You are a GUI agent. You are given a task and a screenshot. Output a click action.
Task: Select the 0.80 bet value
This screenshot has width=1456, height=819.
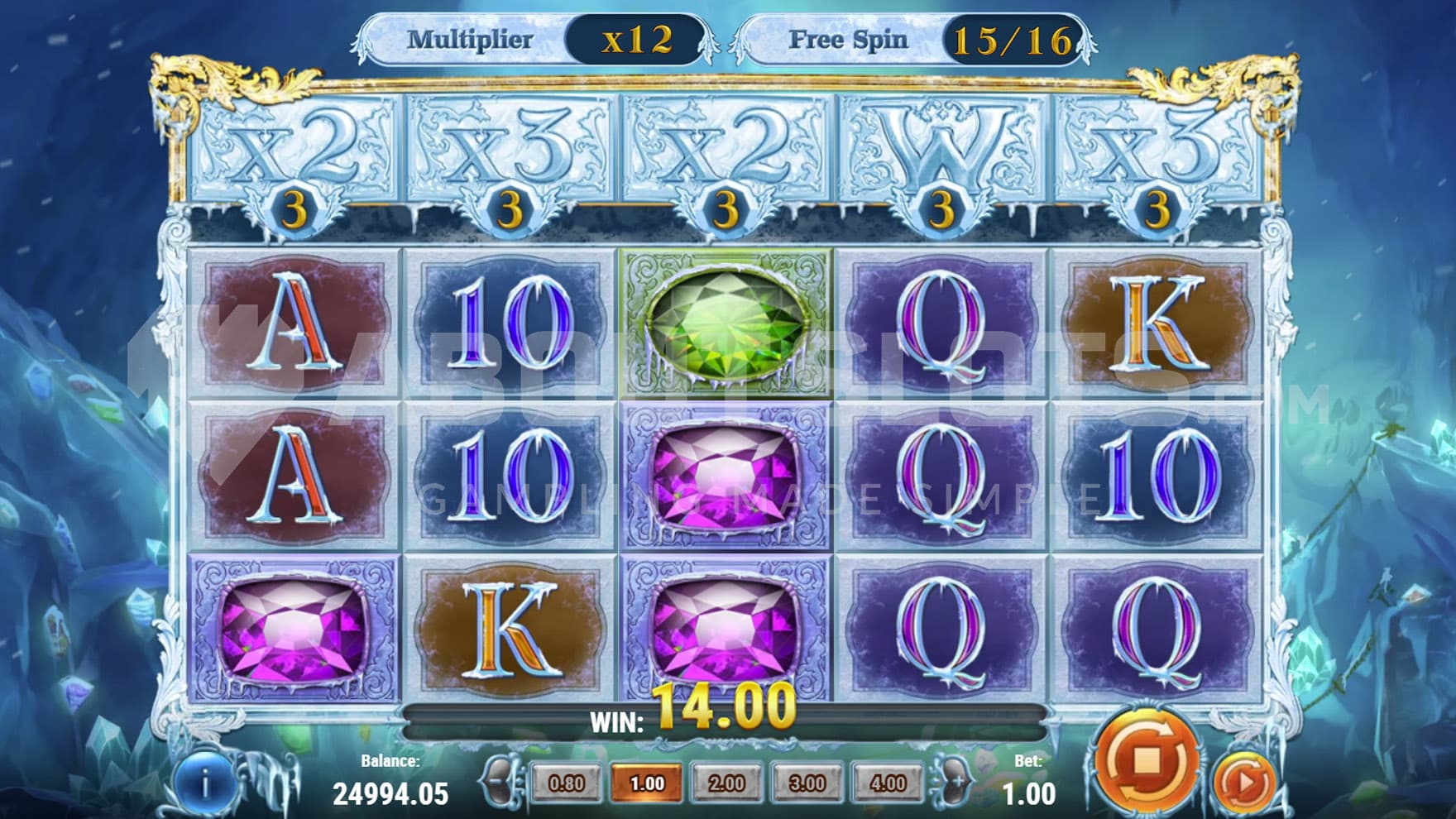566,783
